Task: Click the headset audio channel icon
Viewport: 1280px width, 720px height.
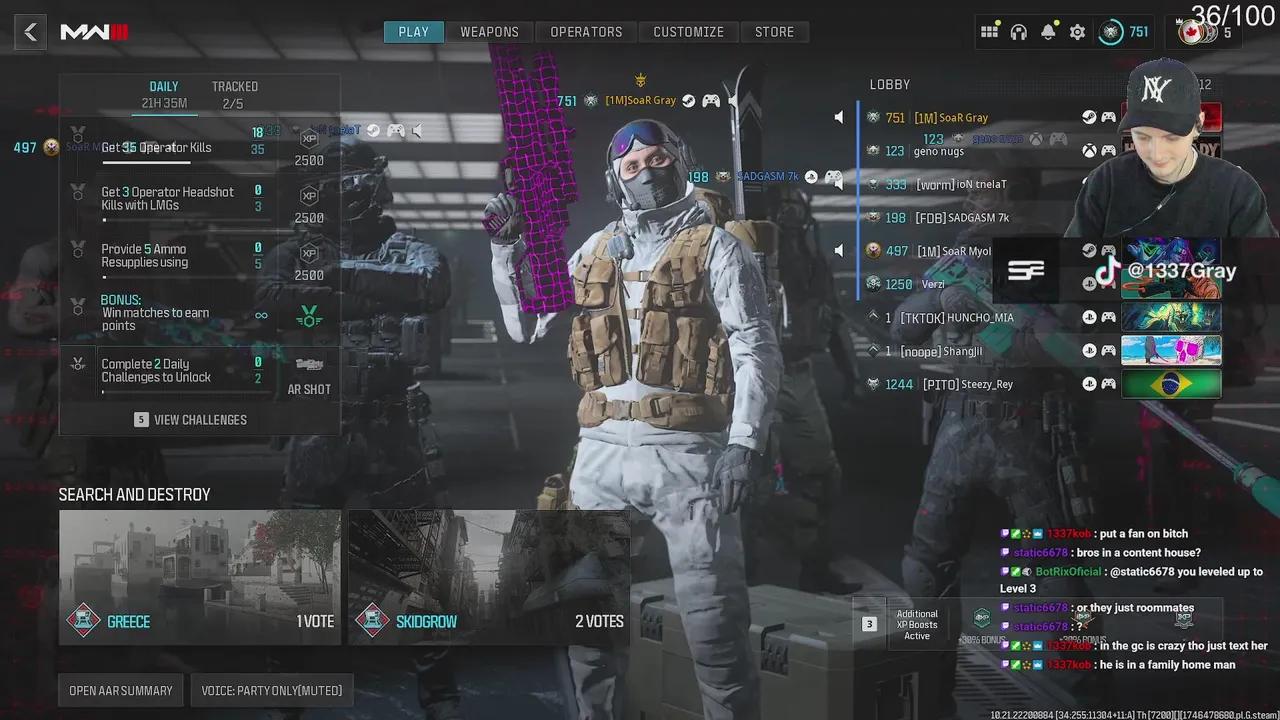Action: tap(1019, 31)
